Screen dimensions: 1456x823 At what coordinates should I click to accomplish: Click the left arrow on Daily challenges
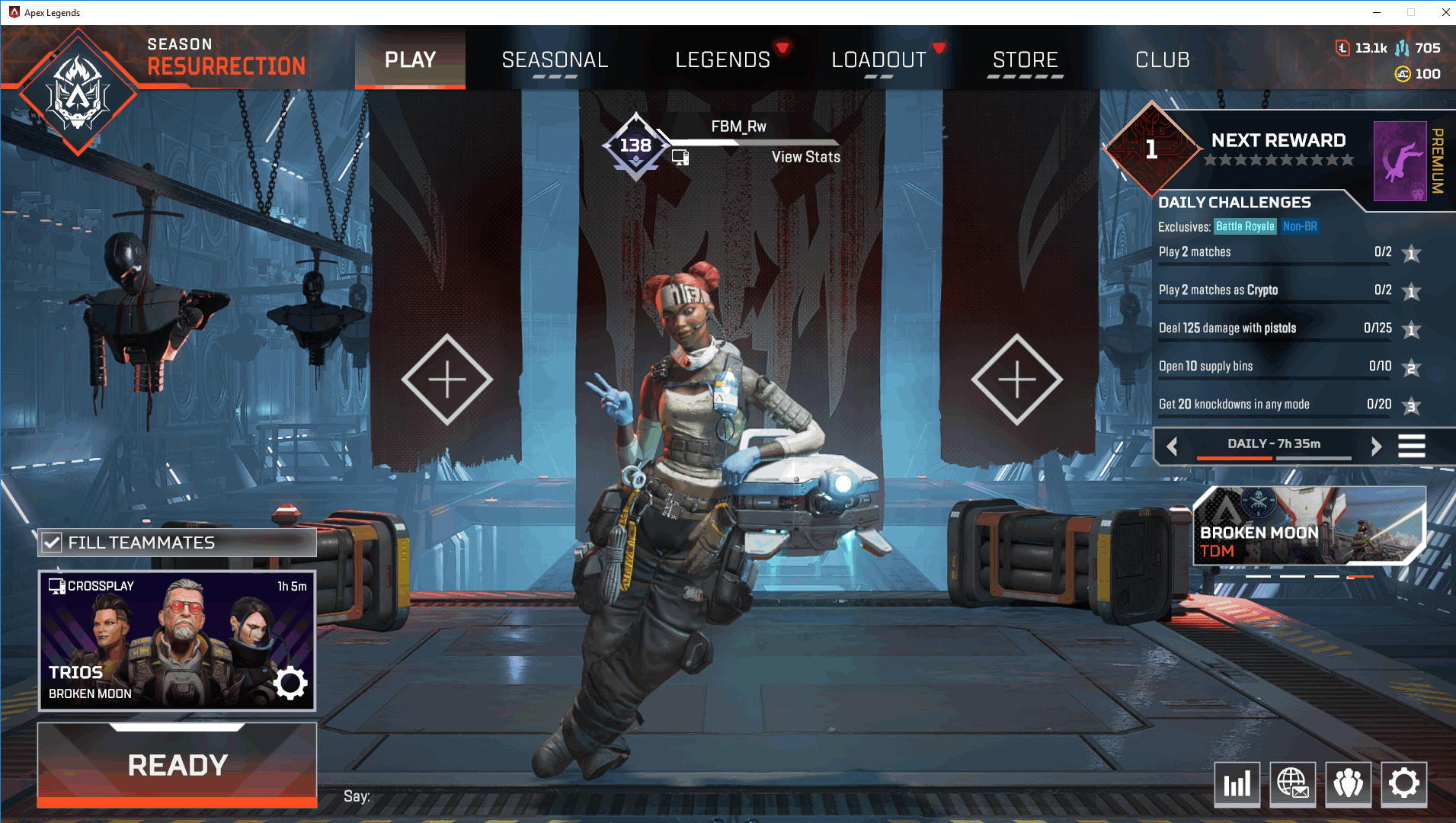(x=1173, y=446)
